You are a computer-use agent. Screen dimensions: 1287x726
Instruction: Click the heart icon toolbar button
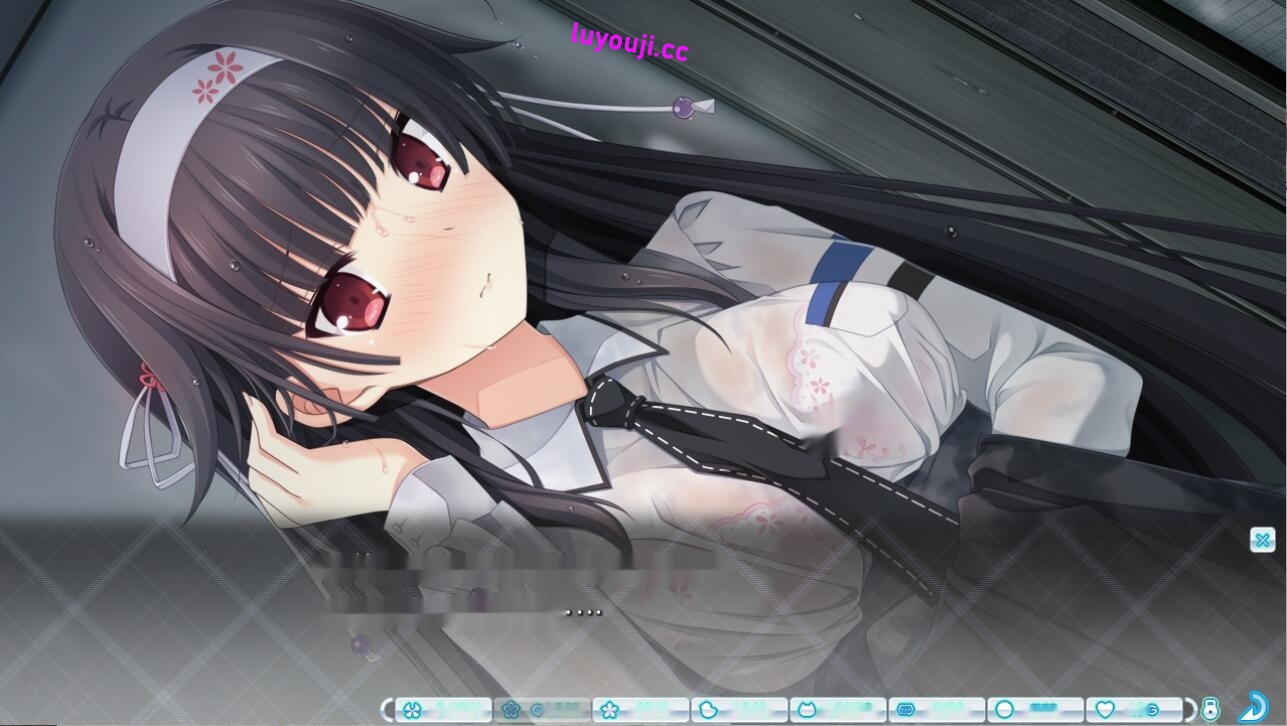(1106, 710)
